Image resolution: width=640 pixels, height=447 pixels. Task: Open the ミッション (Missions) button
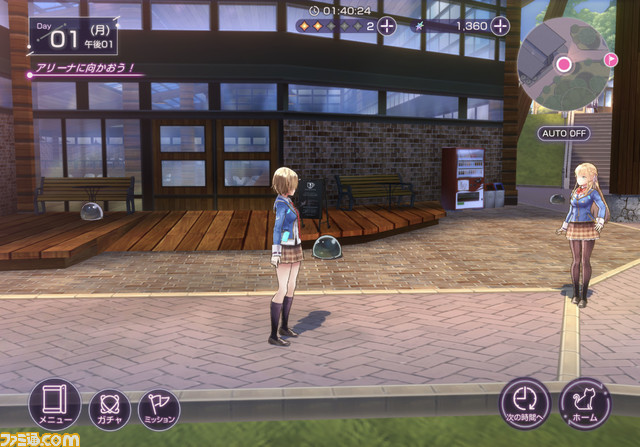pyautogui.click(x=159, y=408)
